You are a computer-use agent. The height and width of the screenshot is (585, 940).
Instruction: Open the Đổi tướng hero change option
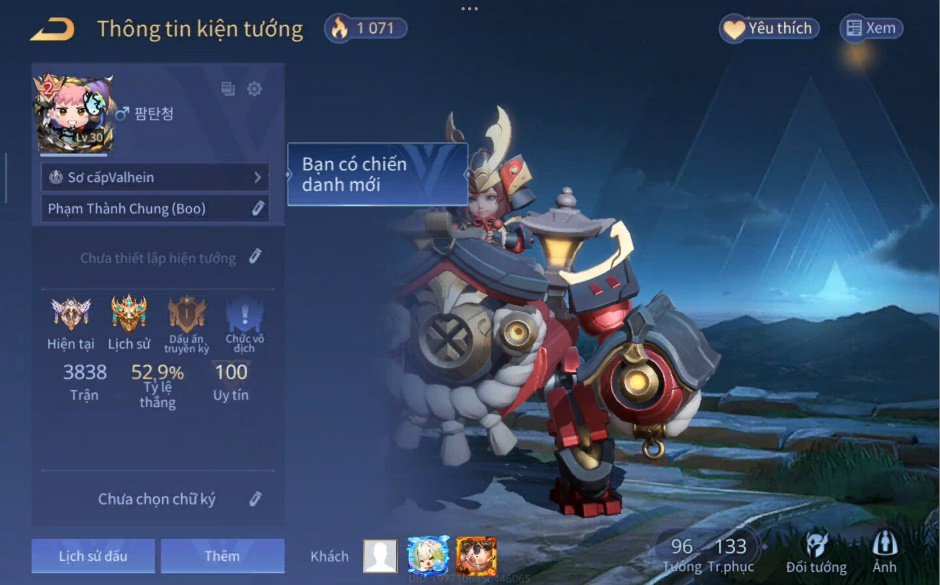click(816, 553)
